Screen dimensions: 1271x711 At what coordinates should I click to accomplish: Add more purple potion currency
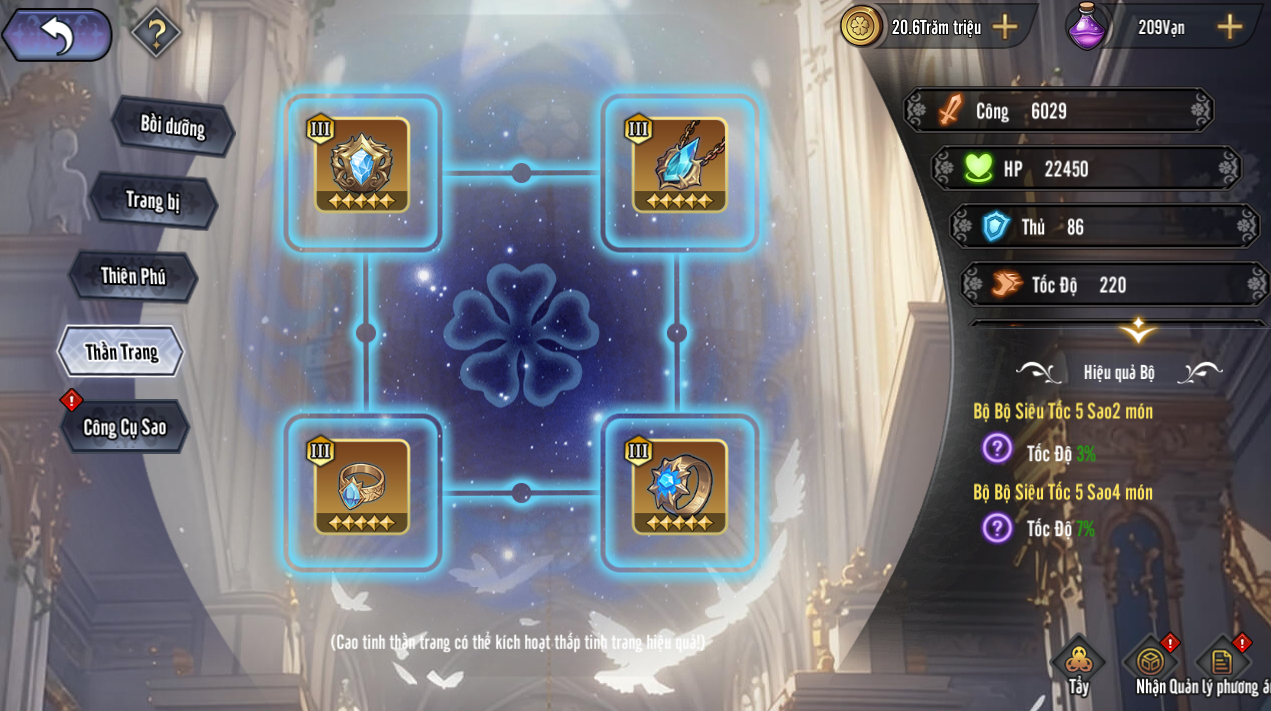tap(1229, 27)
